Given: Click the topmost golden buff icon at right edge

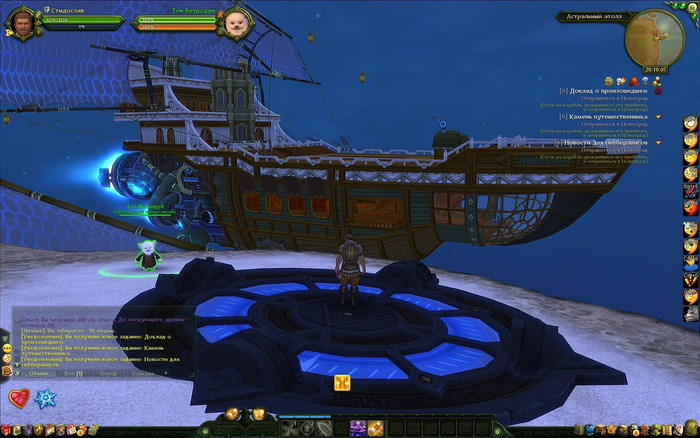Looking at the screenshot, I should 690,123.
